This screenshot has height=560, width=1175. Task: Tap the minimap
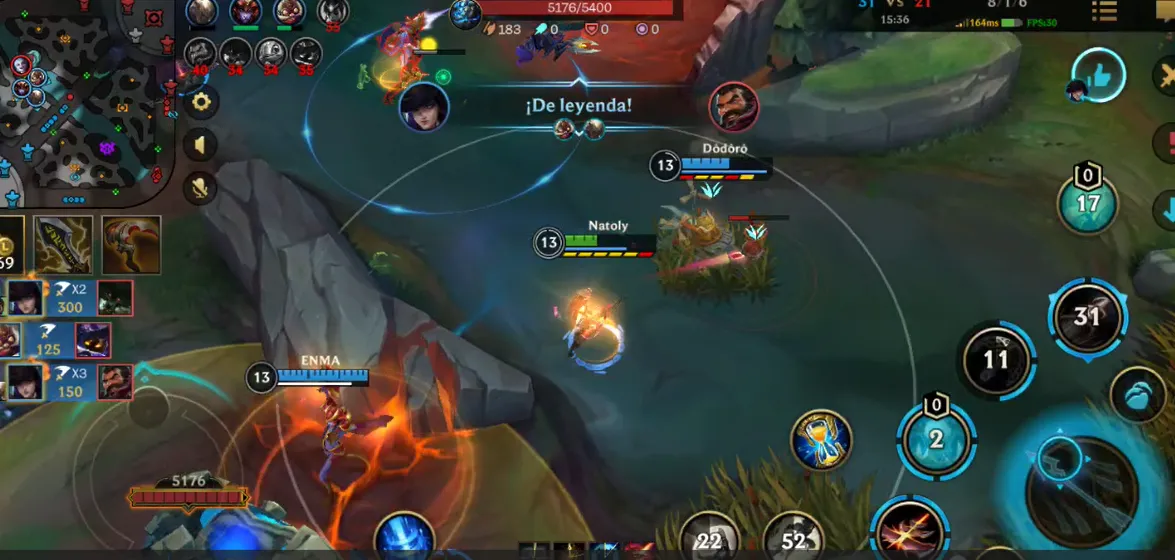tap(85, 100)
